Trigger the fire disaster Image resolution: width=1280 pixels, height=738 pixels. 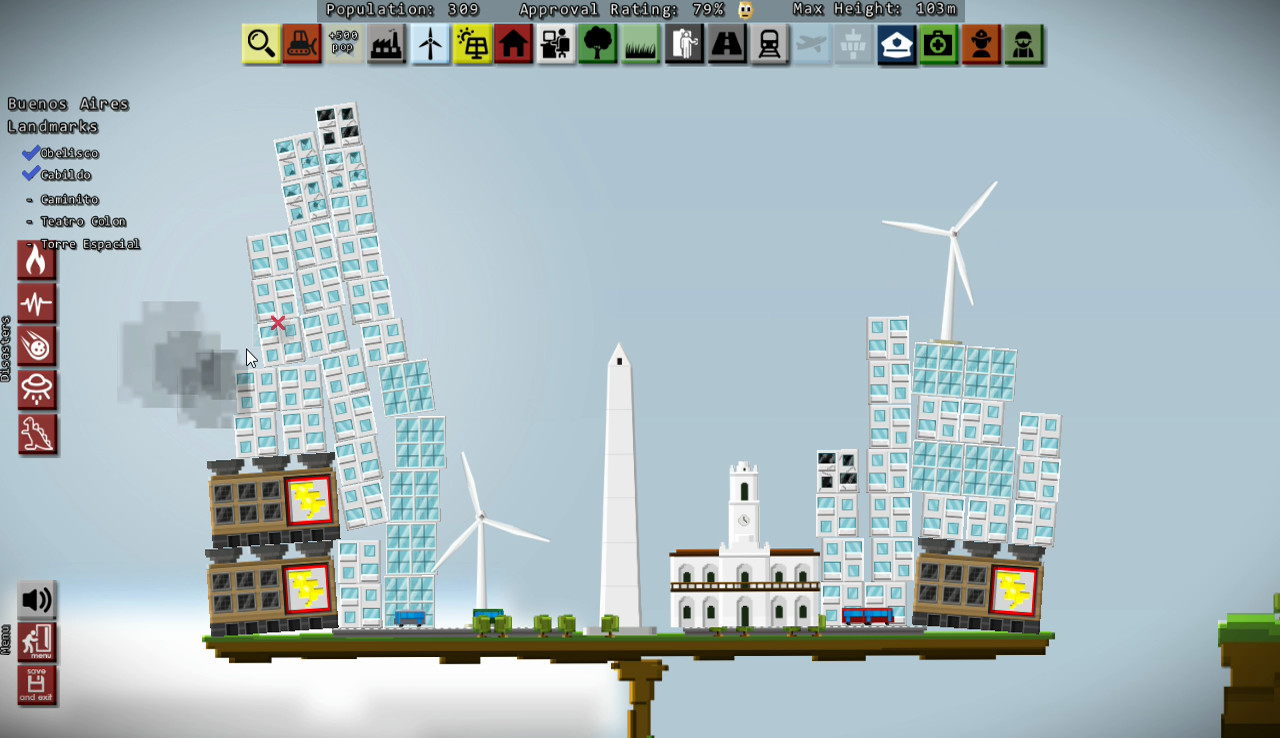(37, 260)
